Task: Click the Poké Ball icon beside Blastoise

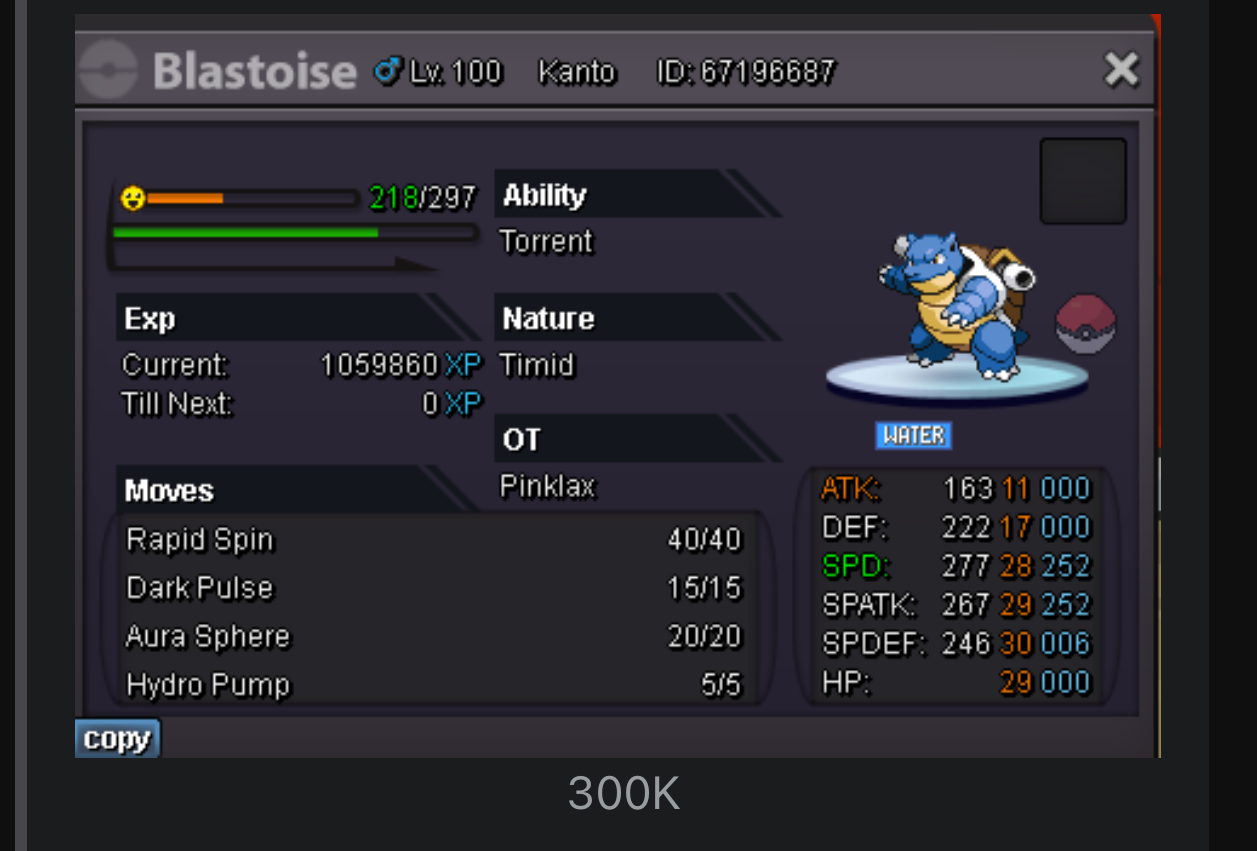Action: [1086, 325]
